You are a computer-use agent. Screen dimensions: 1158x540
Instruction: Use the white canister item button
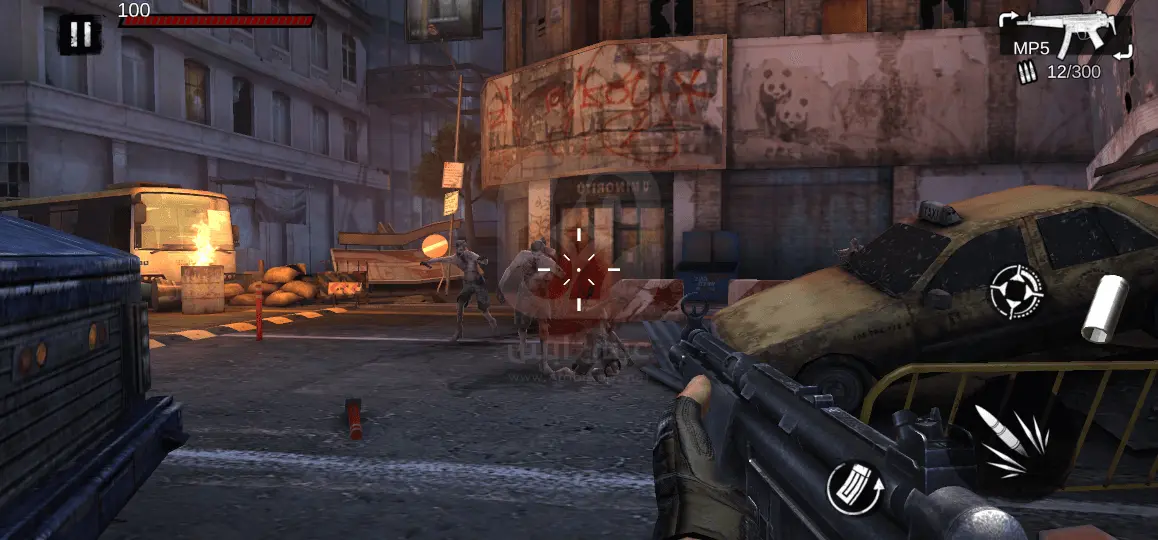[x=1104, y=308]
